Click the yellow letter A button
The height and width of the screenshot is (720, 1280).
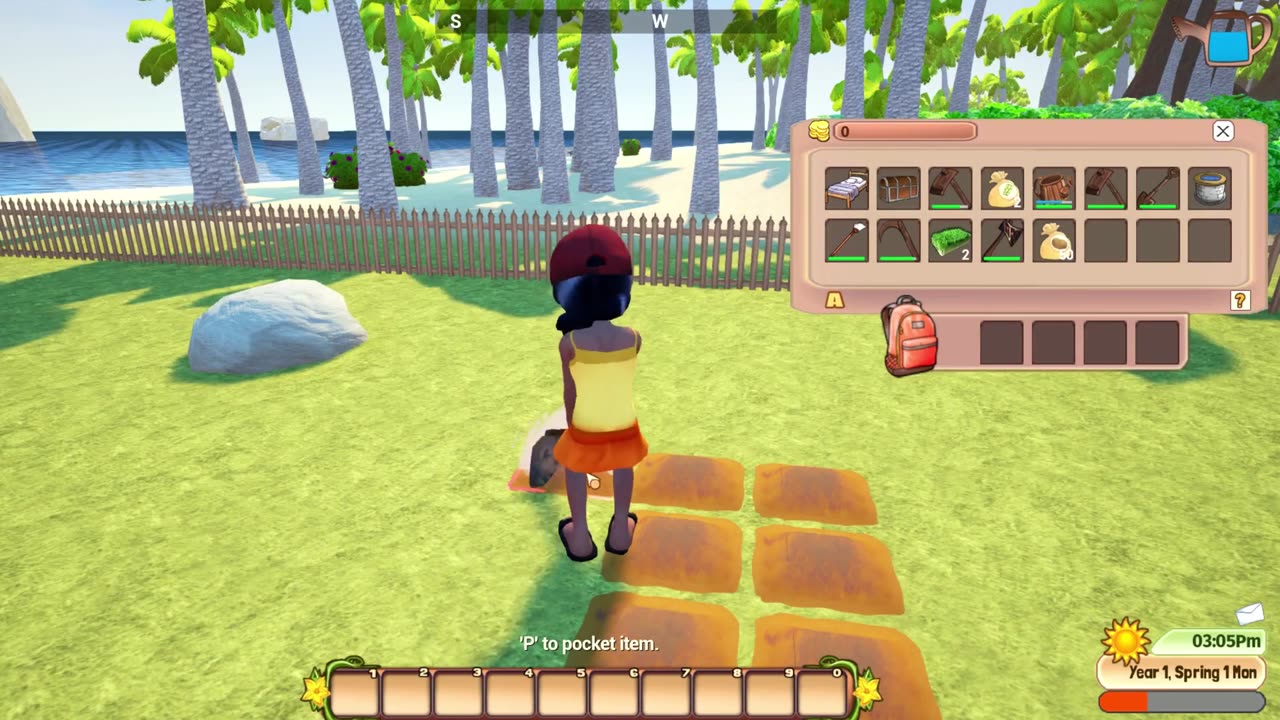pos(834,300)
